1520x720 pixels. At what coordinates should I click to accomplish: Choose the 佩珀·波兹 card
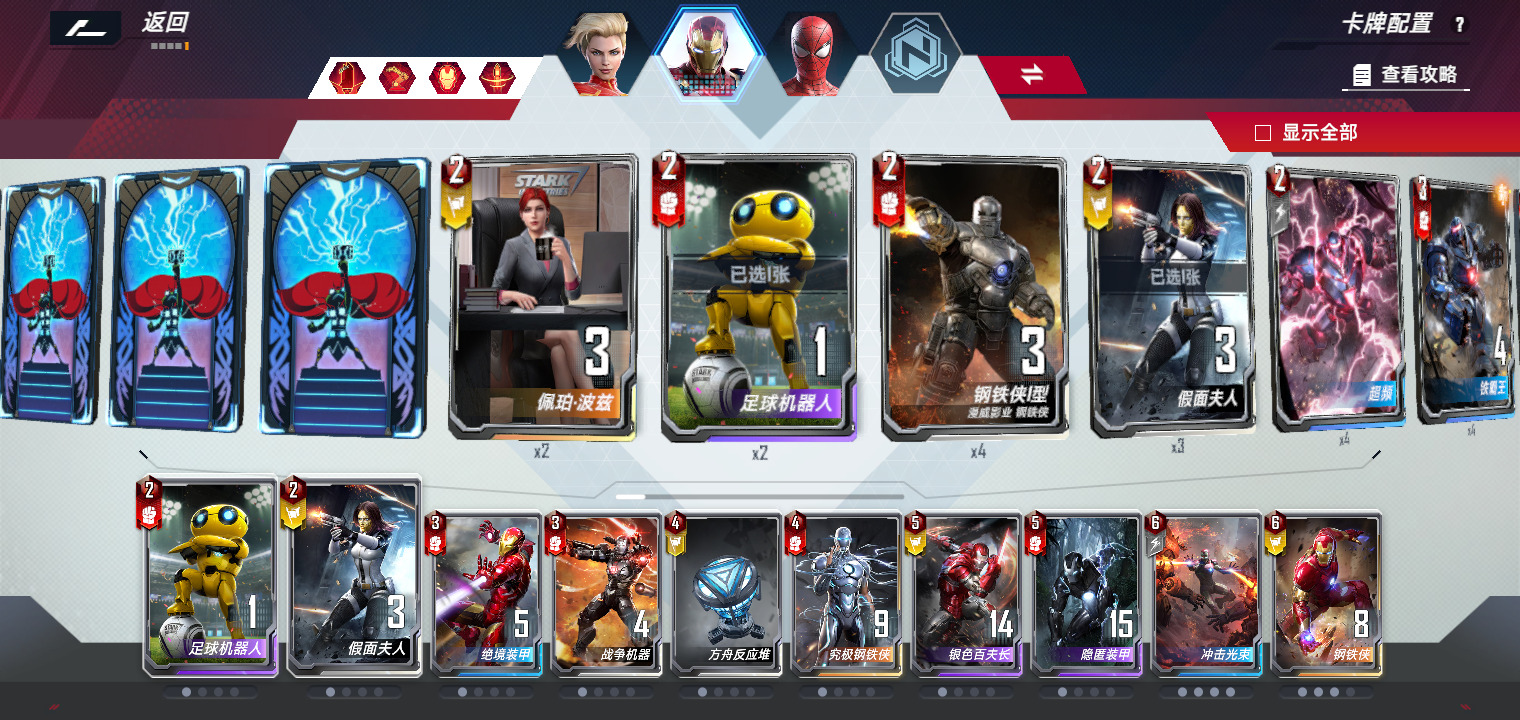click(542, 297)
